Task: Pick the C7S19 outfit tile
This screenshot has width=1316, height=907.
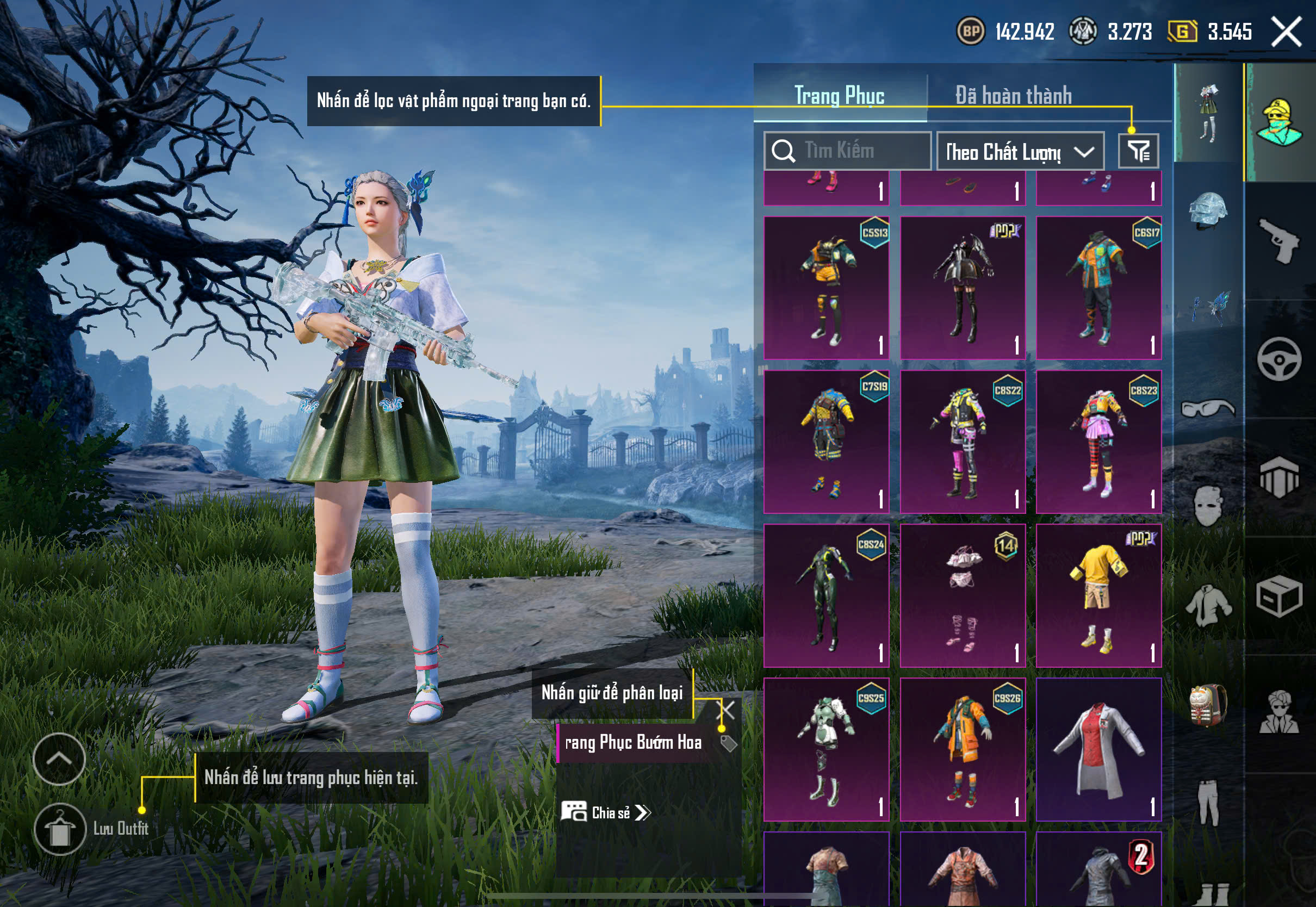Action: pos(826,442)
